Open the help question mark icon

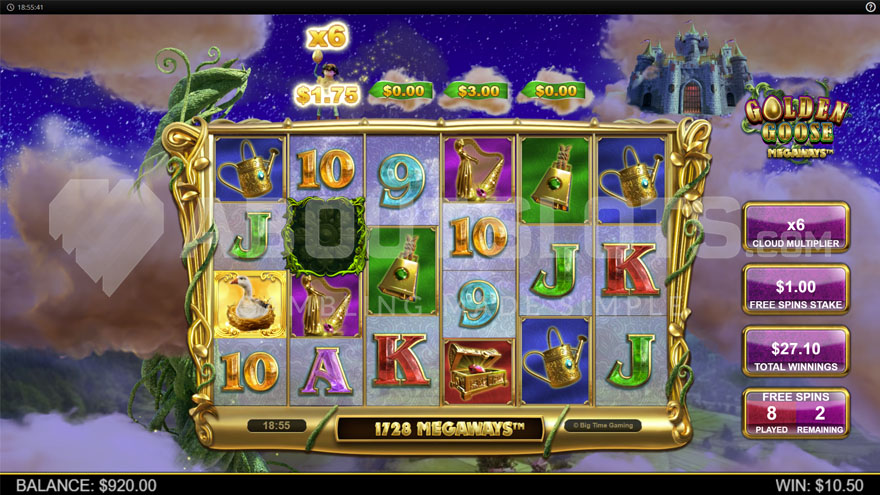pyautogui.click(x=870, y=7)
